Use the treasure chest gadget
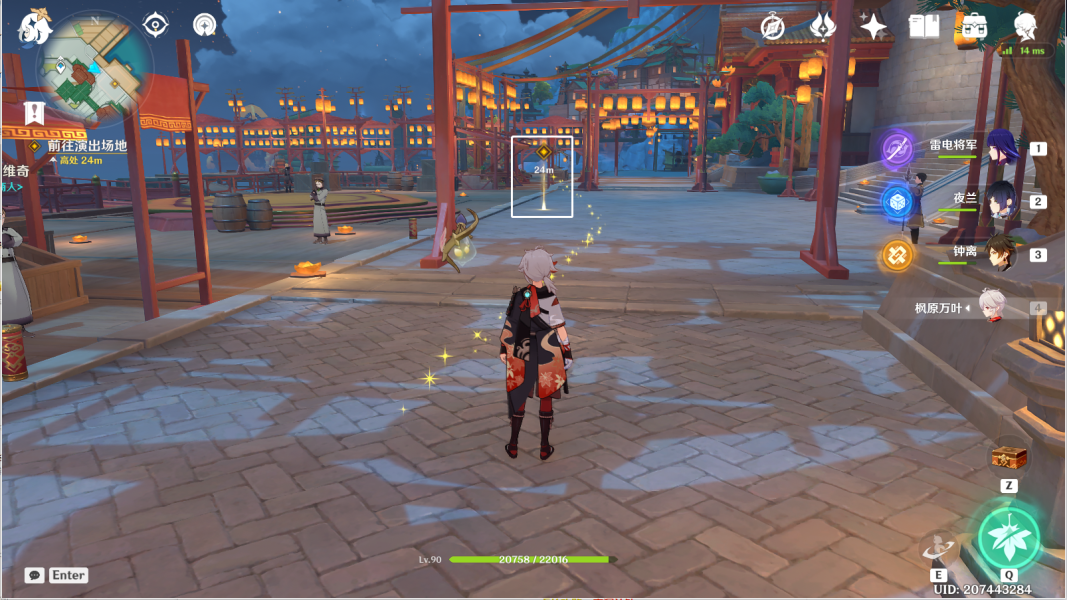Screen dimensions: 1067x600 [1009, 459]
